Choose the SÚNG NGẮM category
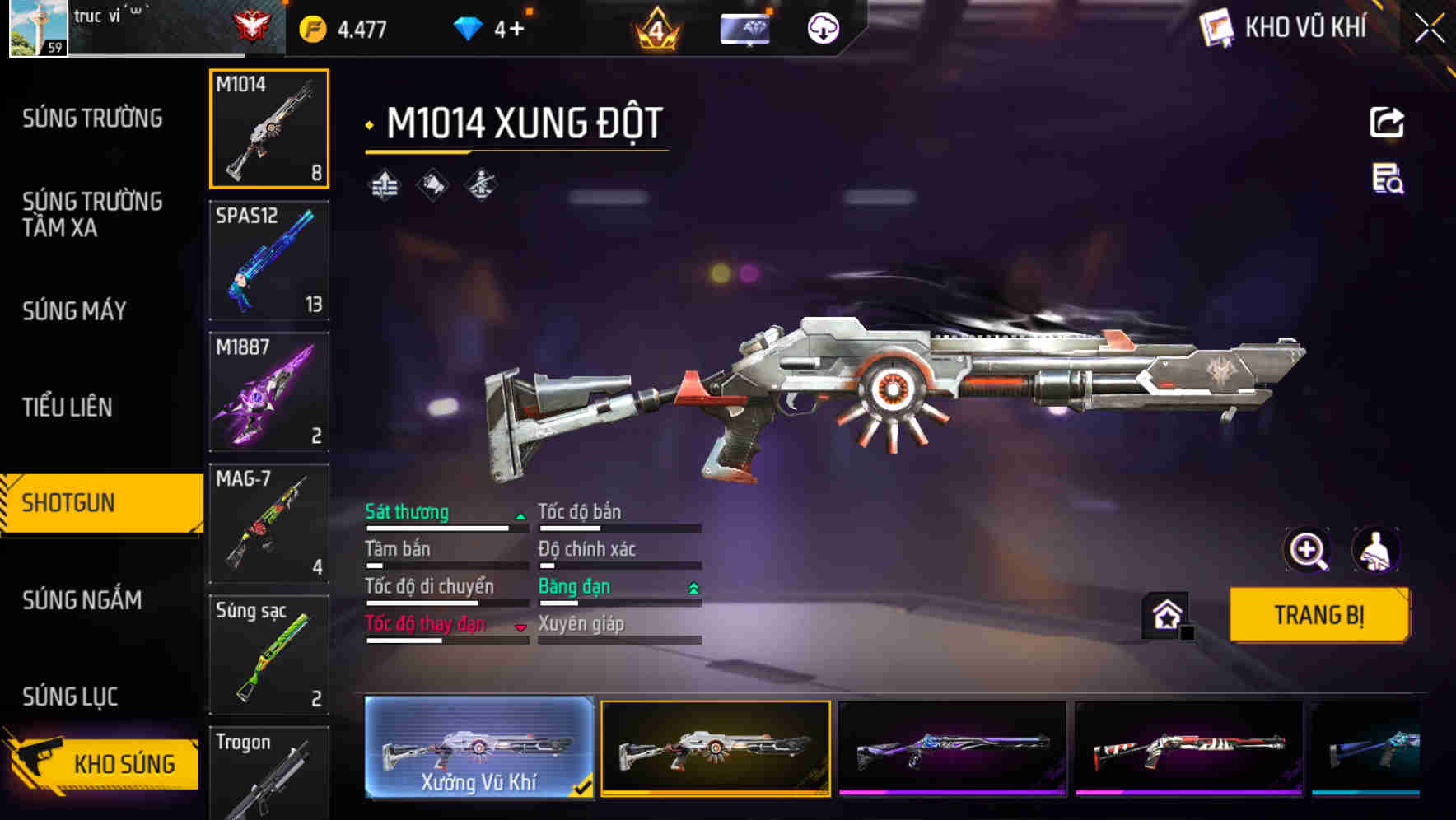This screenshot has width=1456, height=820. pos(82,600)
